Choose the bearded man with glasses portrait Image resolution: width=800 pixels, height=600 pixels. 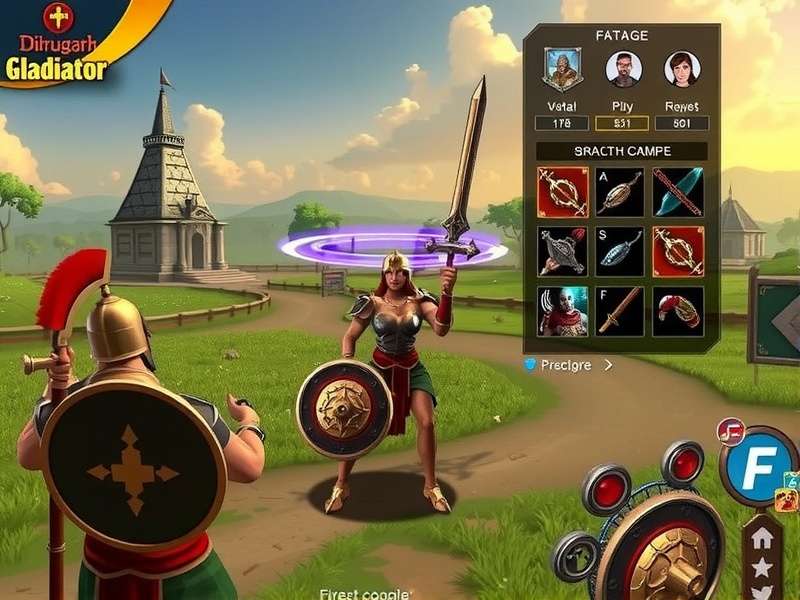tap(623, 70)
